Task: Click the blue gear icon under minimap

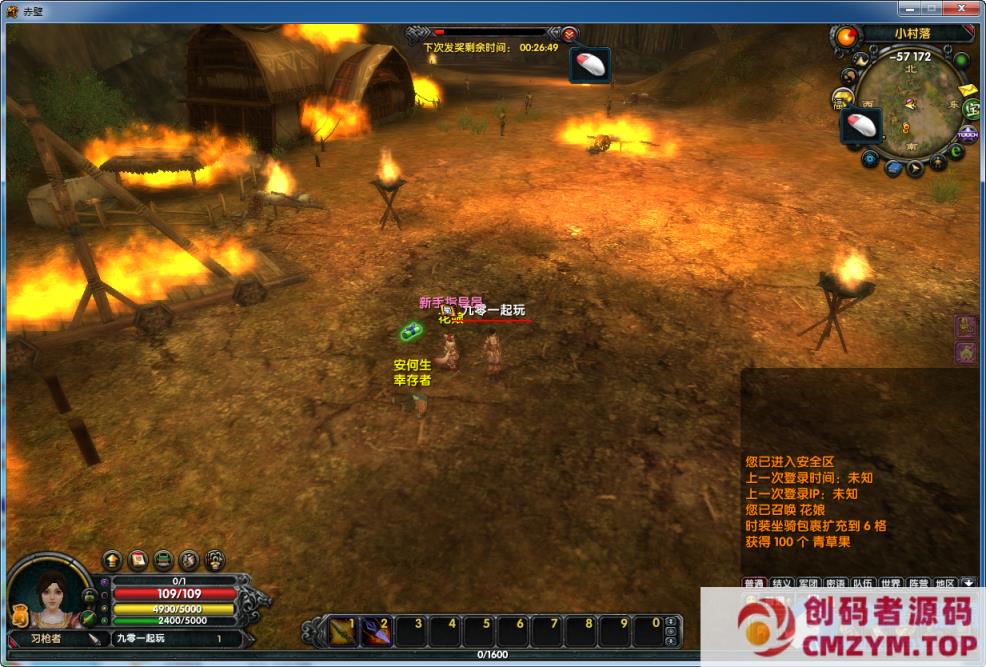Action: [x=870, y=158]
